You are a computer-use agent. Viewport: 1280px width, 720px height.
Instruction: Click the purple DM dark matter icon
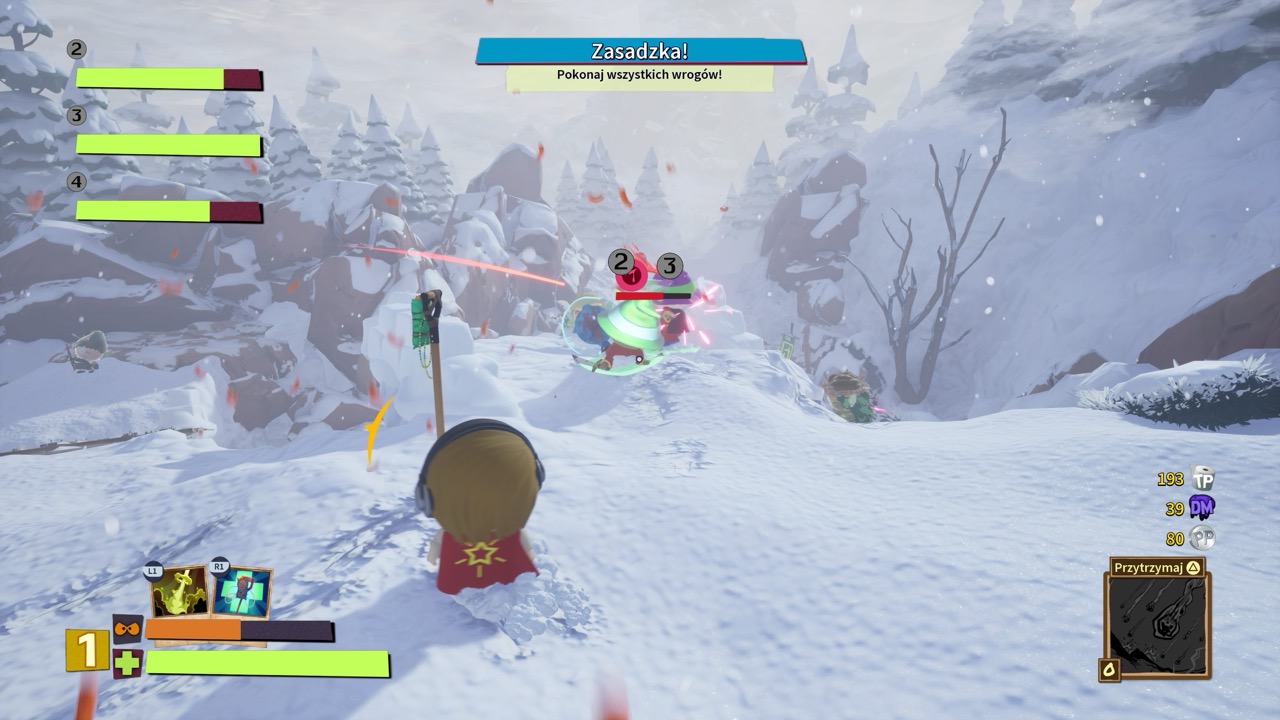[x=1202, y=509]
